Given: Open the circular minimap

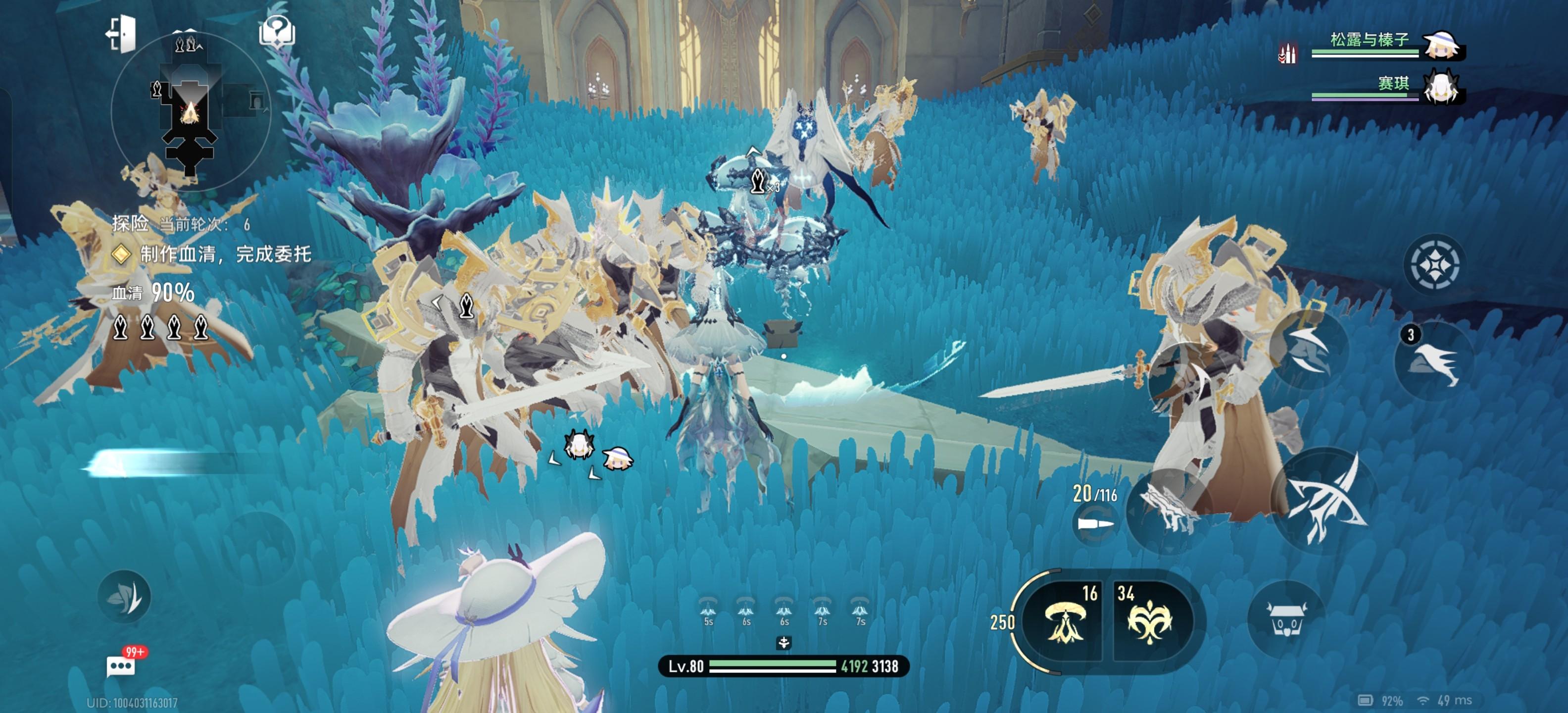Looking at the screenshot, I should tap(191, 112).
